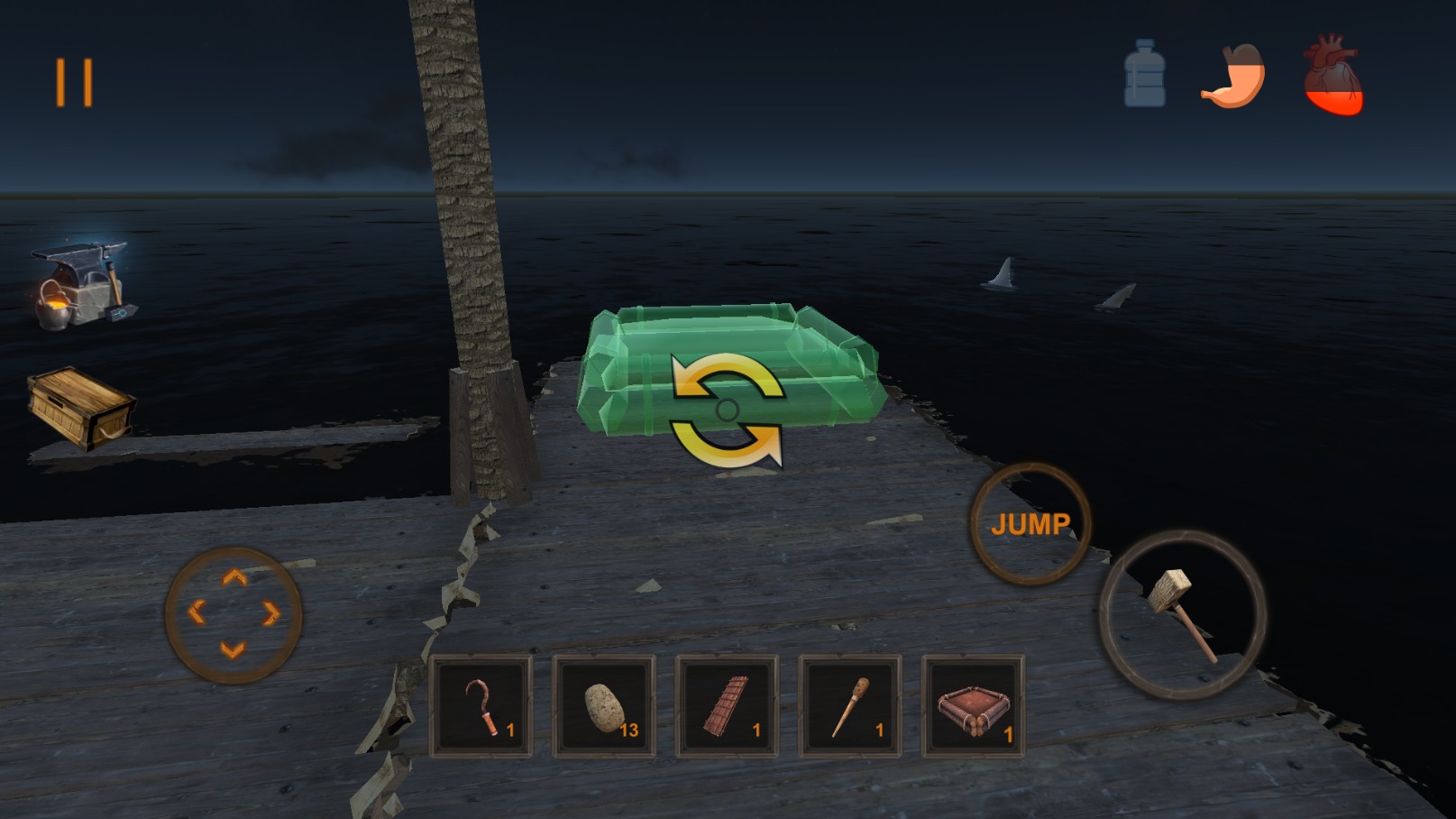Tap the movement pad's right arrow
Image resolution: width=1456 pixels, height=819 pixels.
[270, 614]
